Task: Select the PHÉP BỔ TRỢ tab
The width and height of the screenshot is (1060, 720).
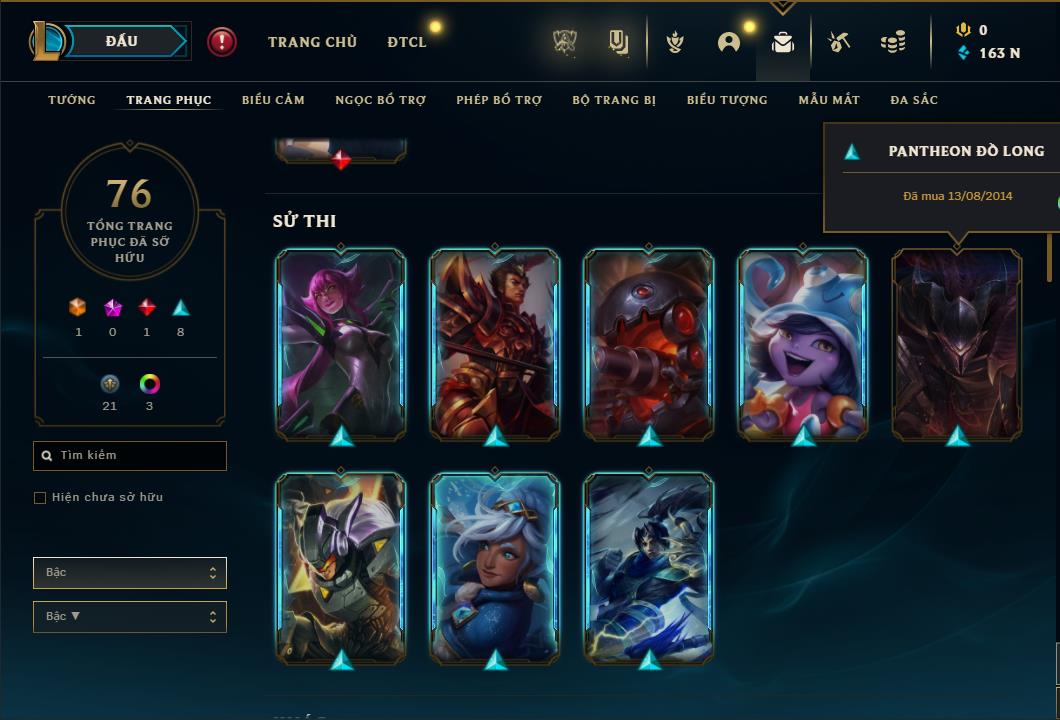Action: pyautogui.click(x=499, y=100)
